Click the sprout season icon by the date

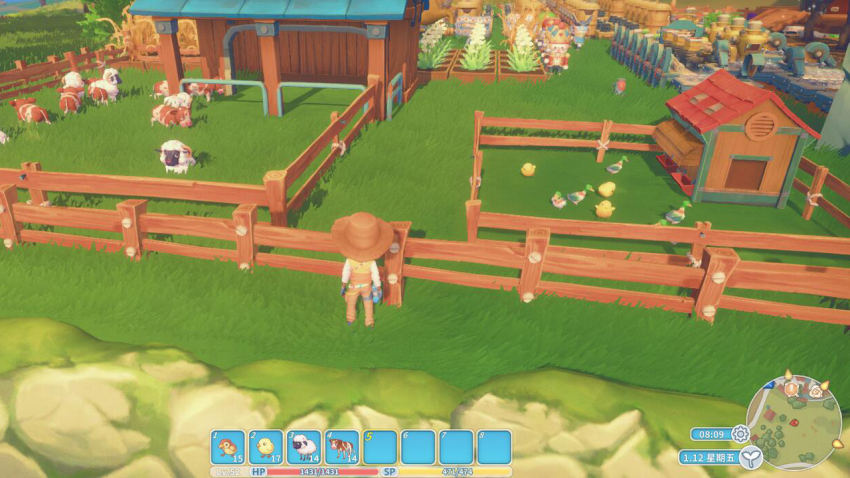tap(750, 457)
